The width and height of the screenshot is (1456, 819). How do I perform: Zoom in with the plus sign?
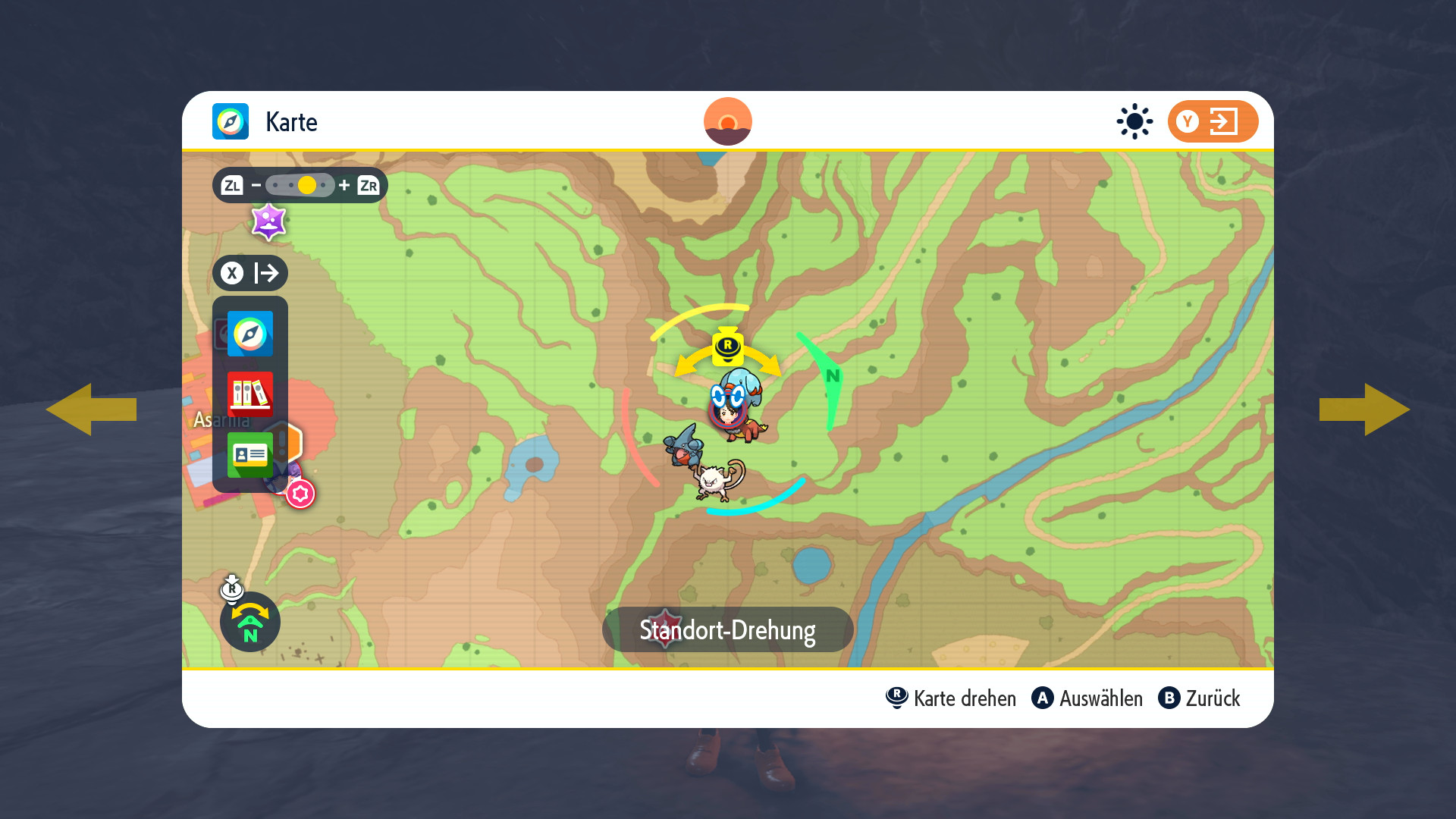[x=344, y=185]
